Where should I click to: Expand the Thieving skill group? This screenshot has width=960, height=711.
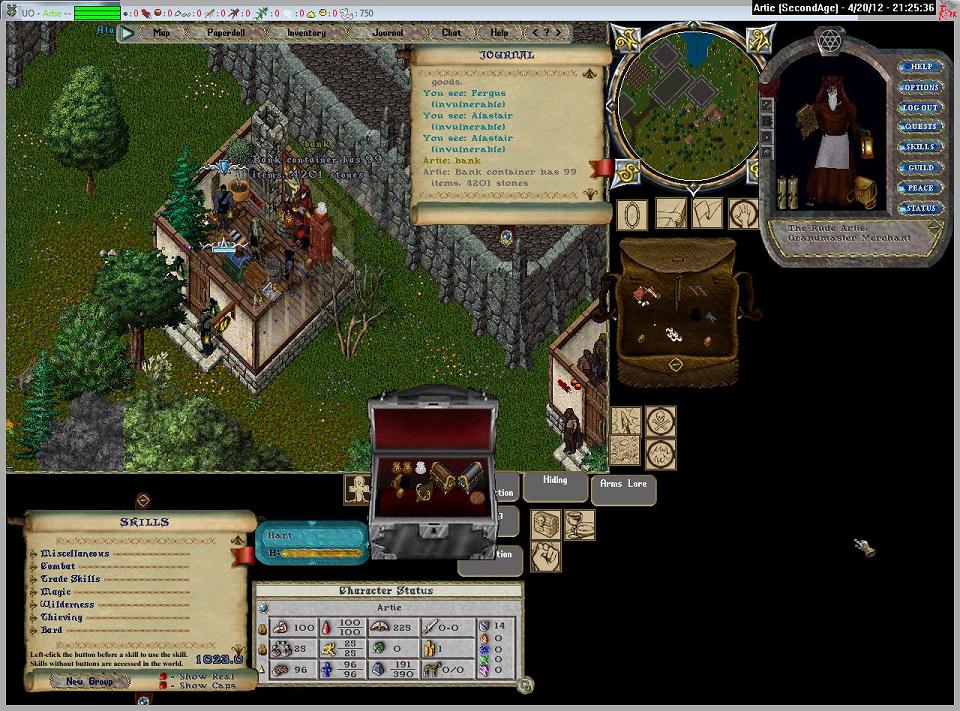62,618
